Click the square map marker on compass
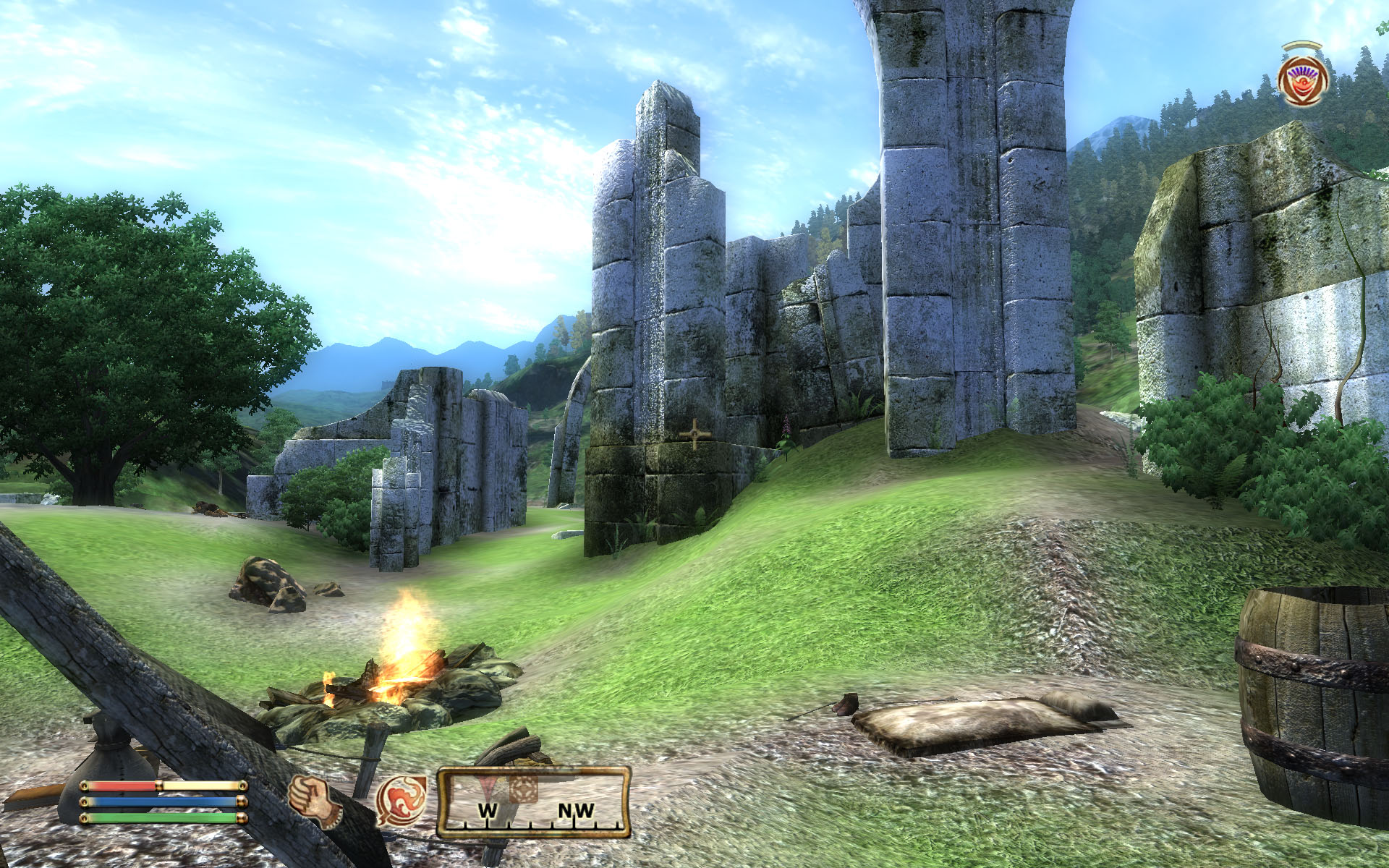This screenshot has height=868, width=1389. pyautogui.click(x=524, y=788)
